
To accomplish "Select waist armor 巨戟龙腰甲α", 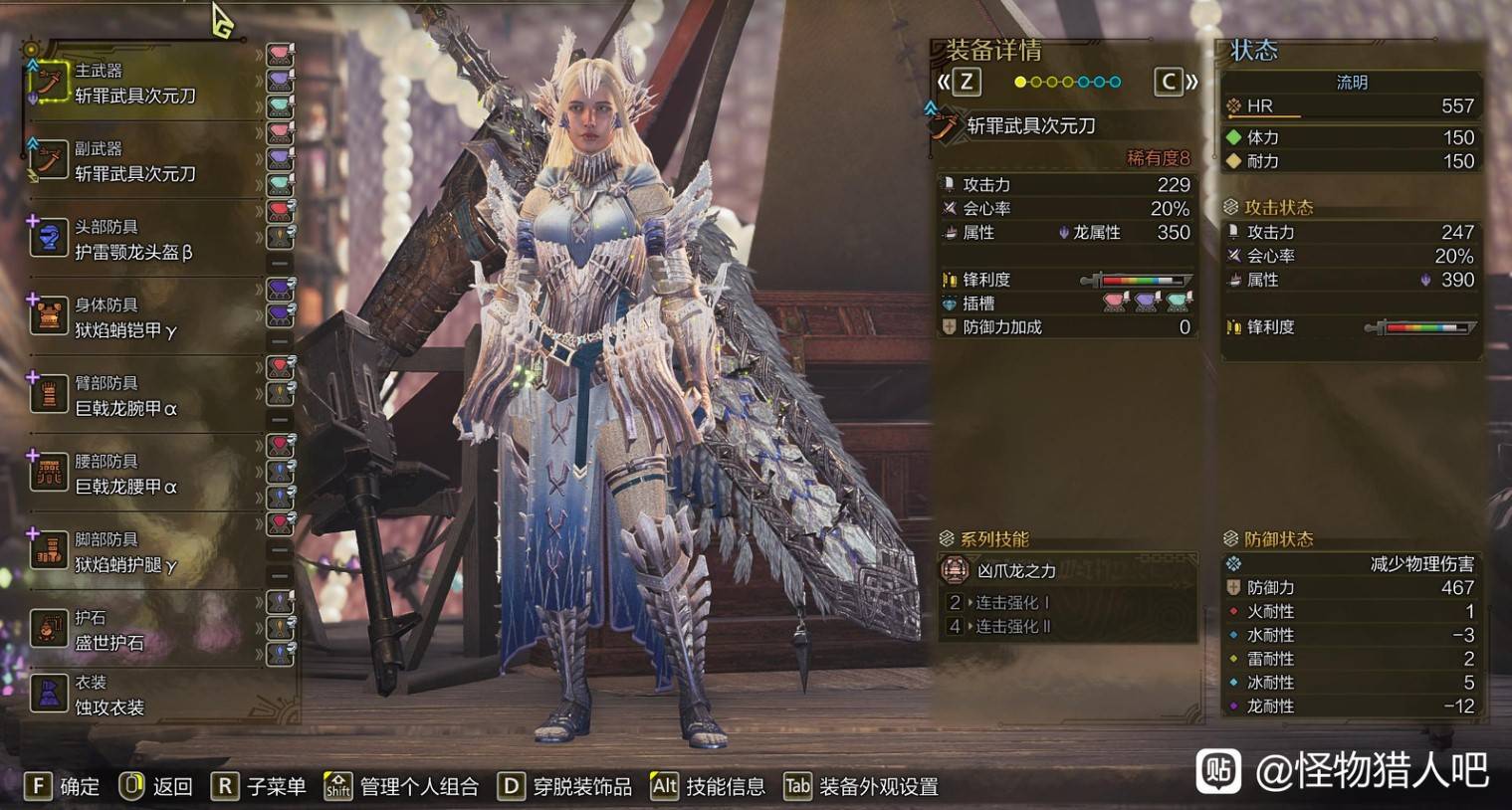I will tap(125, 474).
